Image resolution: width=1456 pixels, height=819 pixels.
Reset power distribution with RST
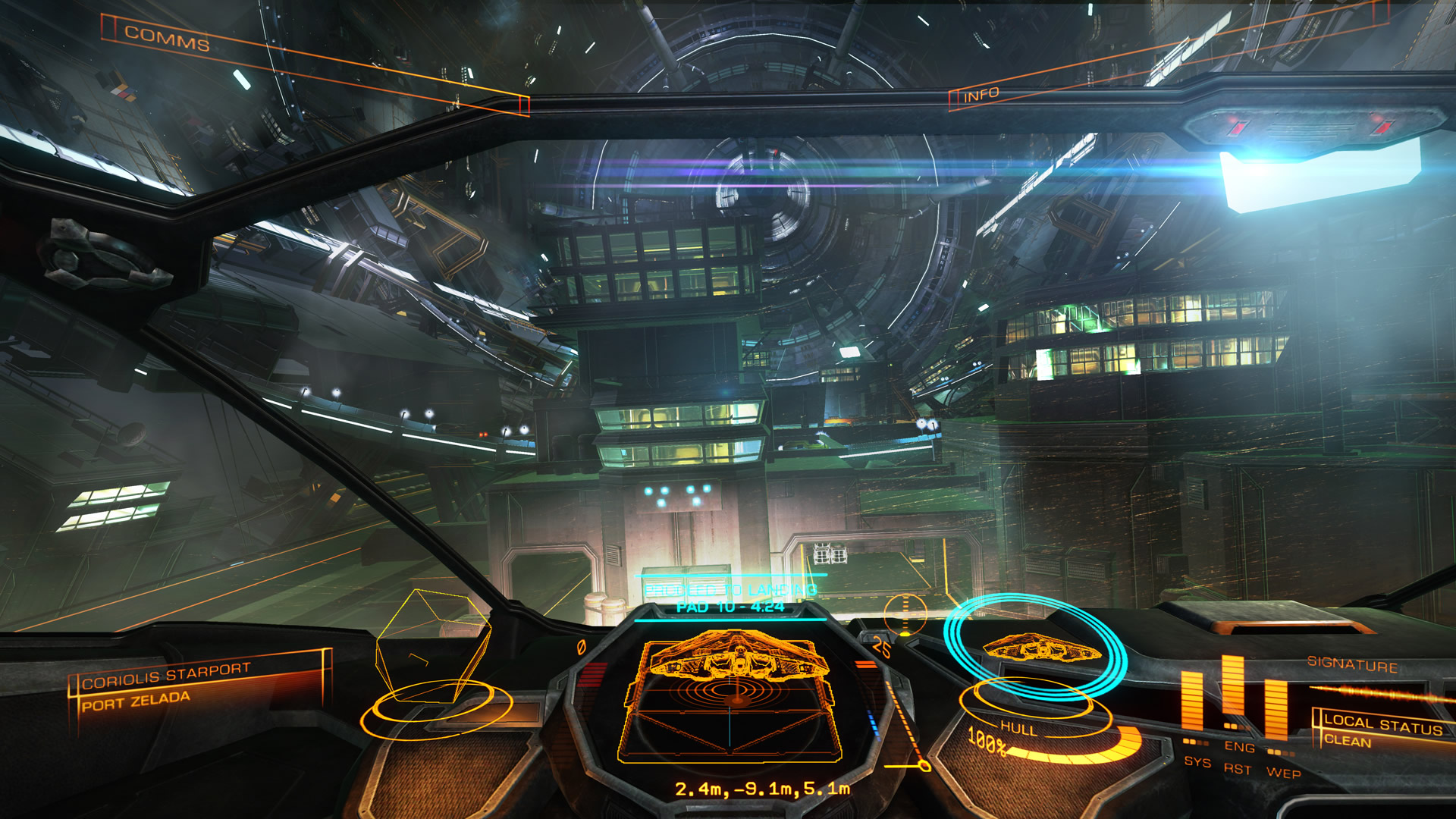tap(1238, 769)
